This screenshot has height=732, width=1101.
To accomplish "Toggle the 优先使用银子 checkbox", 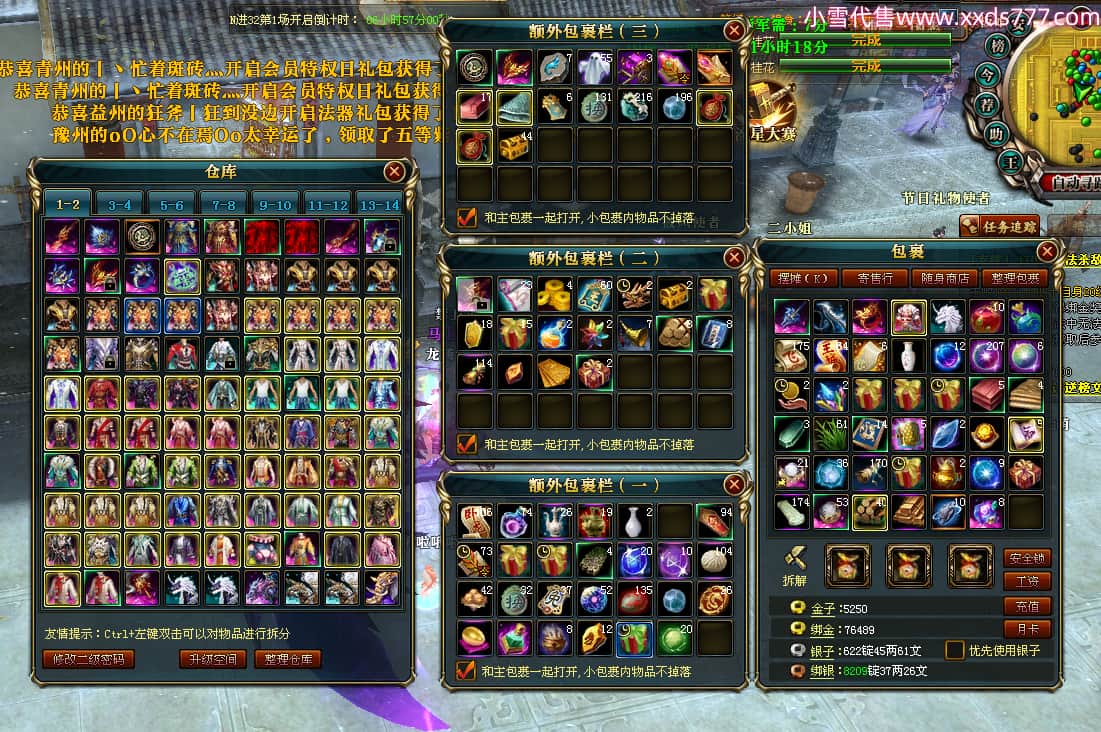I will 955,650.
